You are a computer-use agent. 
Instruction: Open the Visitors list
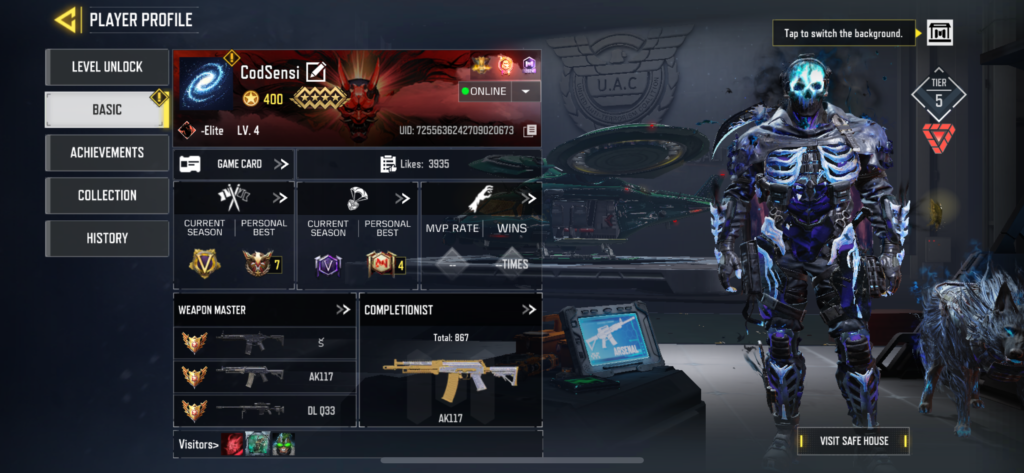click(196, 444)
